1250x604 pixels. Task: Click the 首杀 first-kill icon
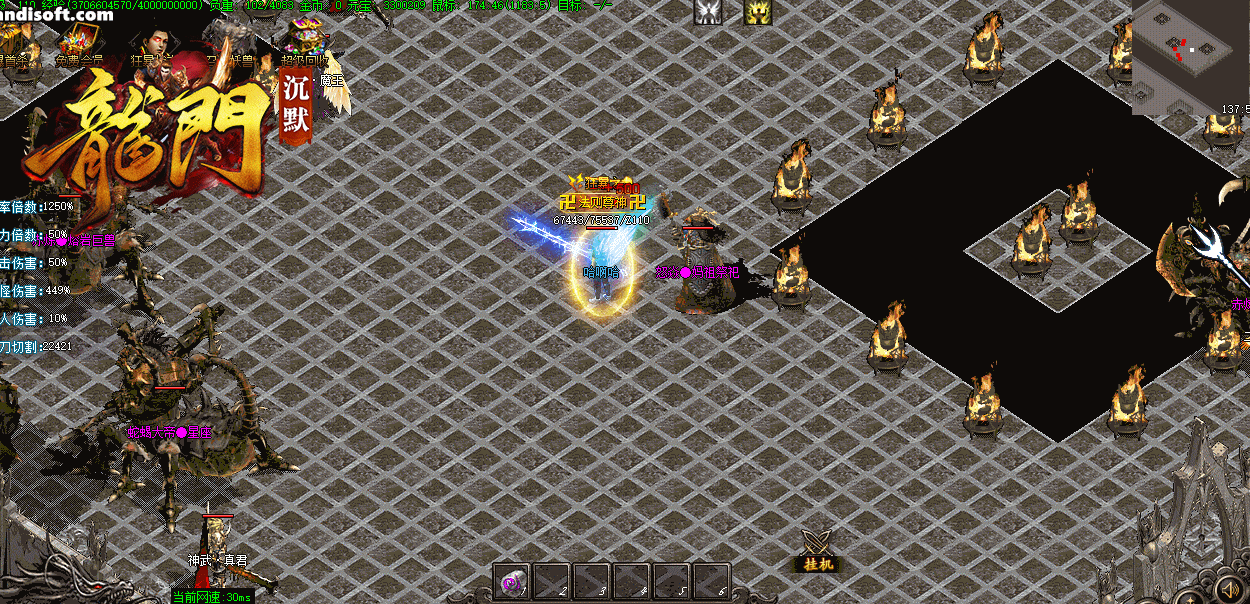click(18, 43)
